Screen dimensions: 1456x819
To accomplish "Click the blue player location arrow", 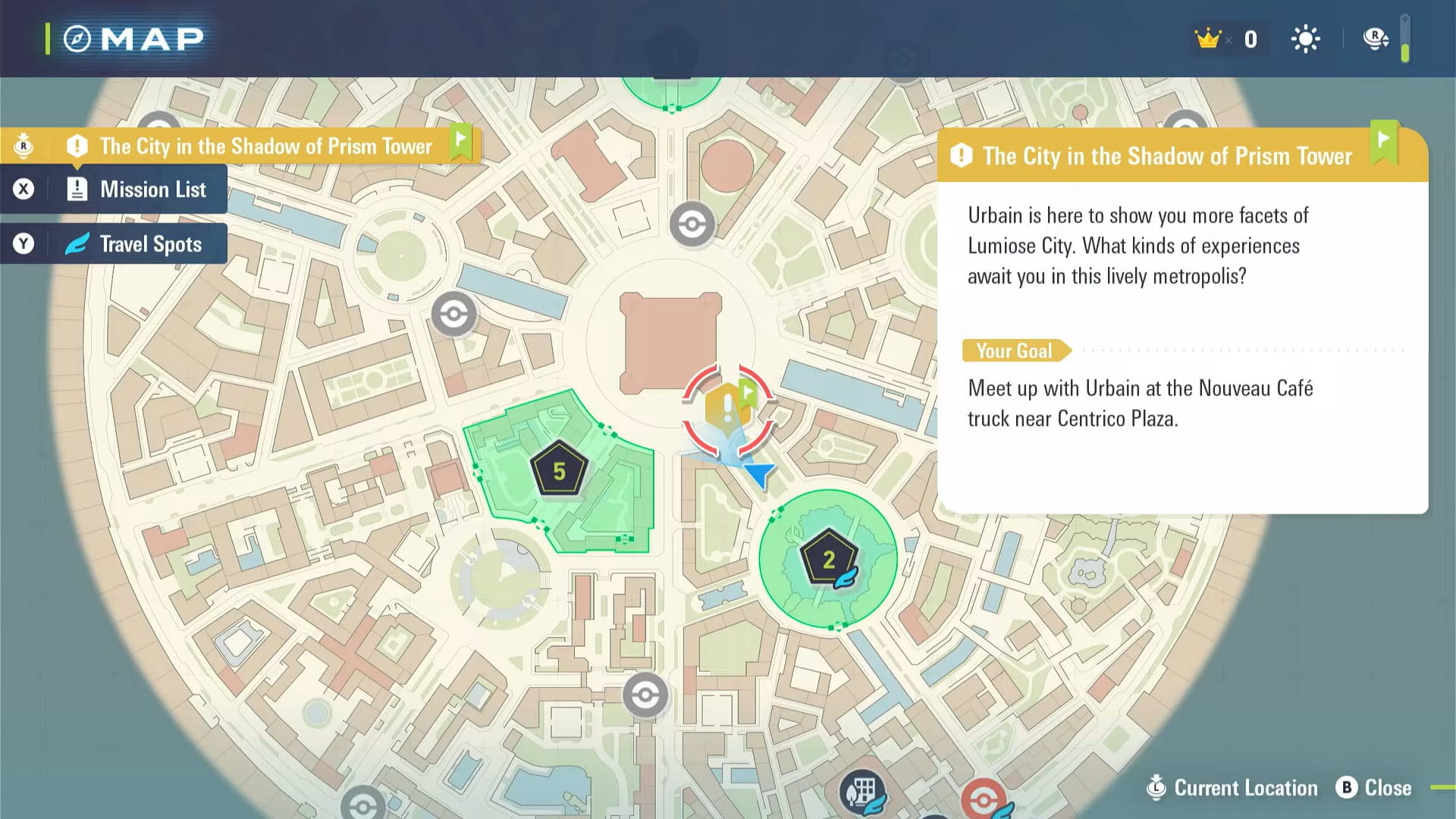I will pyautogui.click(x=758, y=475).
